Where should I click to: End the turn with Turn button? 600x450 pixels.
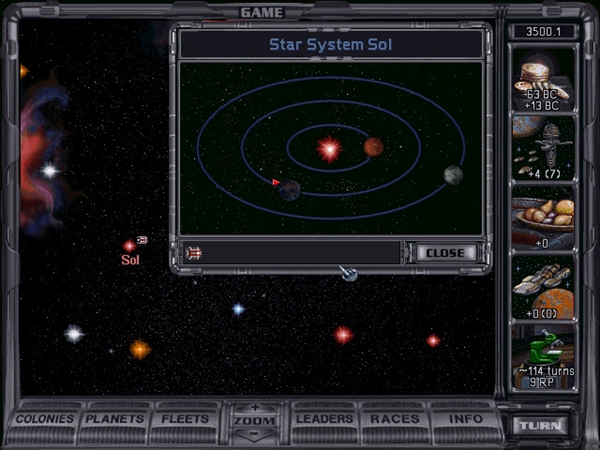point(541,425)
